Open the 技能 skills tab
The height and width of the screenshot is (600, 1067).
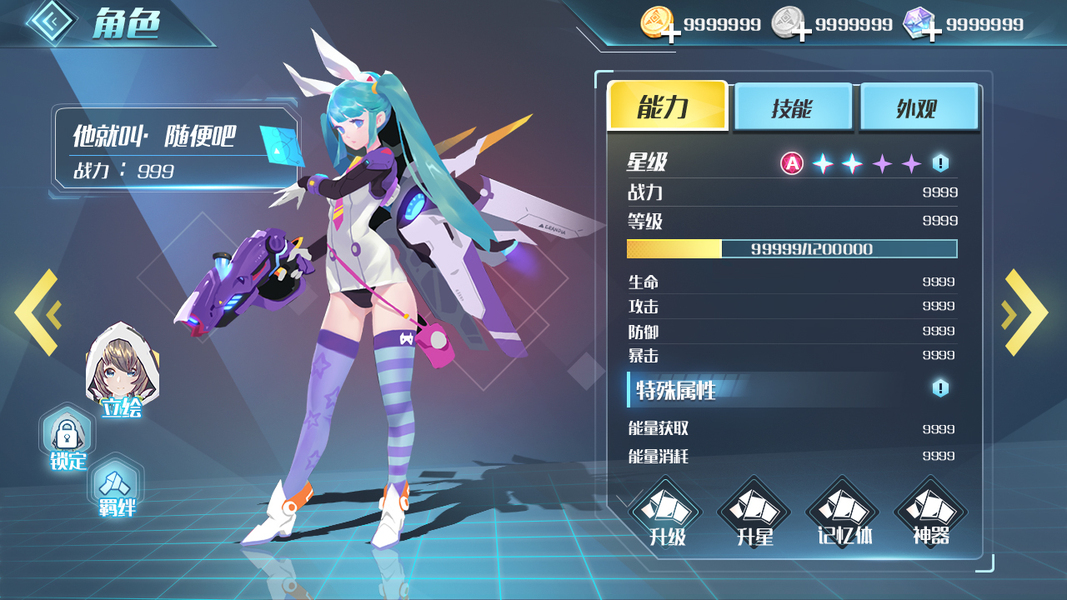pyautogui.click(x=793, y=108)
